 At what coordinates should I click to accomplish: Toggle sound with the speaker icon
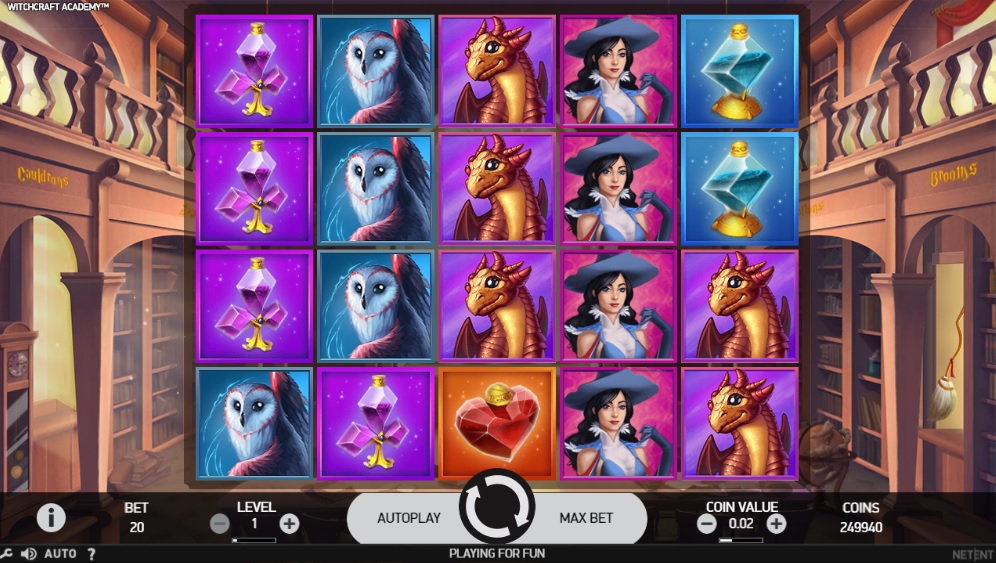tap(28, 553)
